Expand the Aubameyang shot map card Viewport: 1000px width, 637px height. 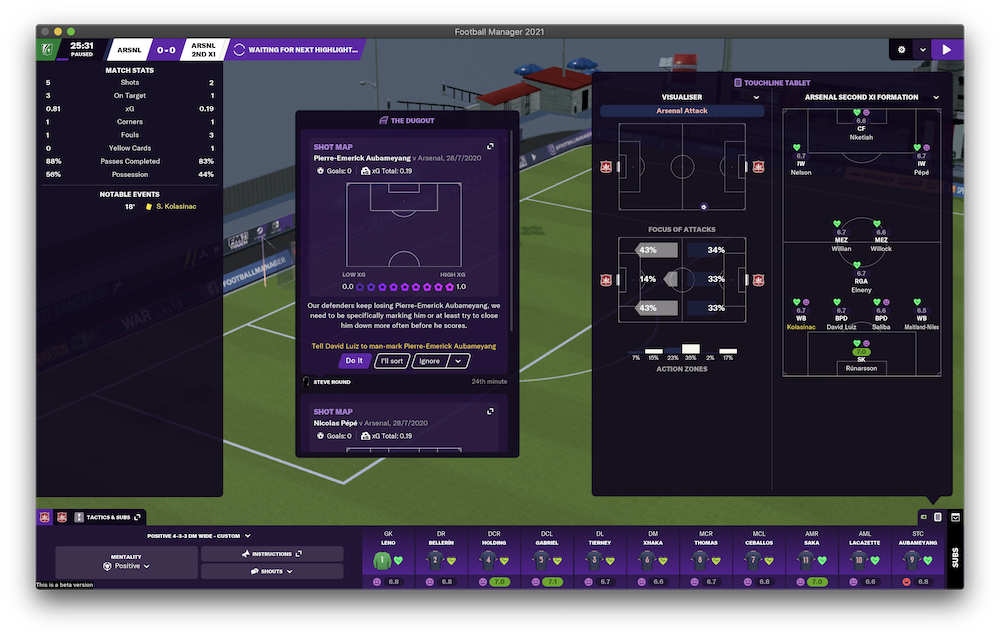490,146
